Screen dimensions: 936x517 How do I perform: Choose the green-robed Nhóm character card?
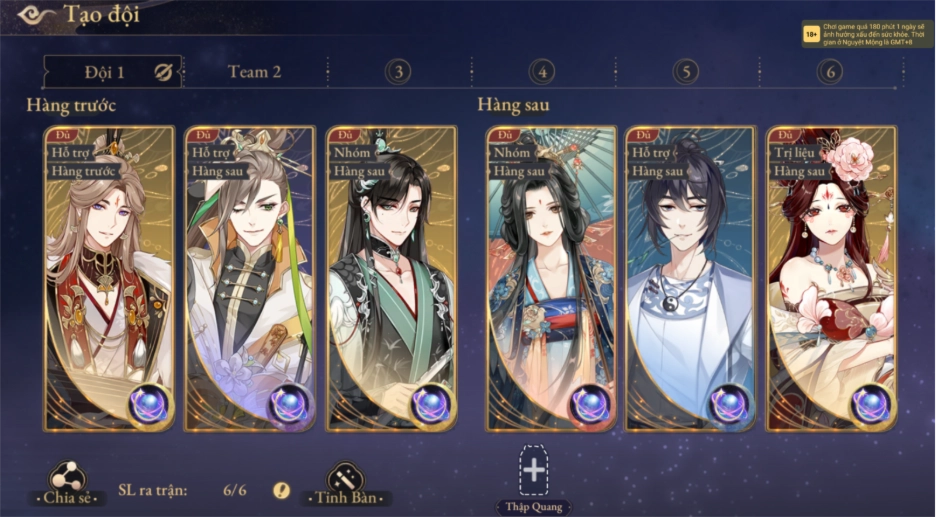pos(391,278)
